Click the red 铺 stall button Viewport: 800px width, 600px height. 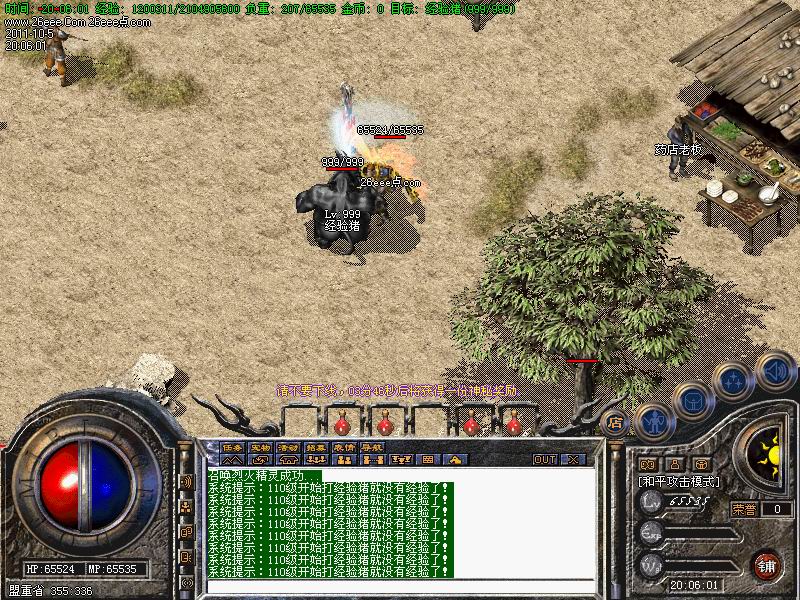click(768, 564)
